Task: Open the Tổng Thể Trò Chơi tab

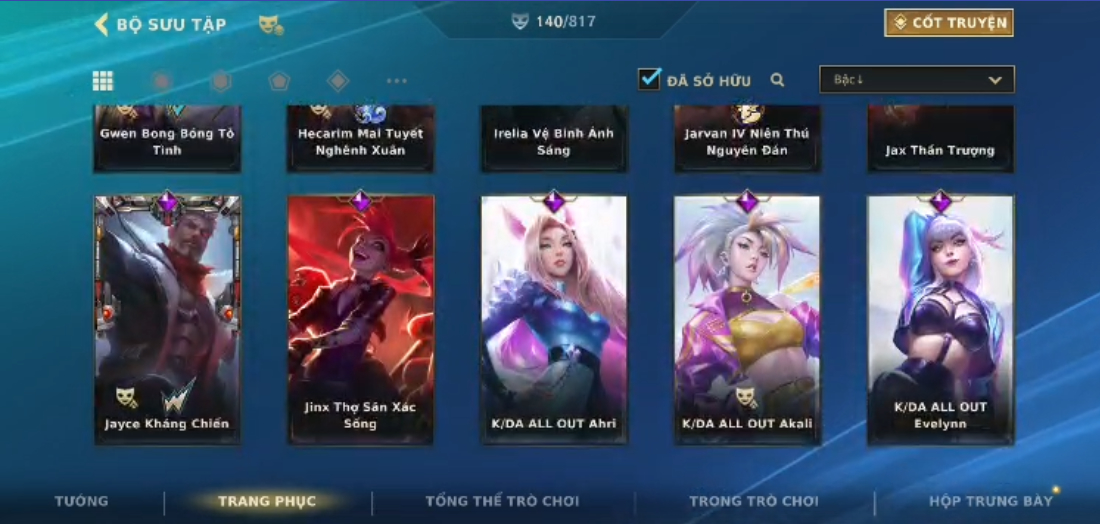Action: click(x=502, y=501)
